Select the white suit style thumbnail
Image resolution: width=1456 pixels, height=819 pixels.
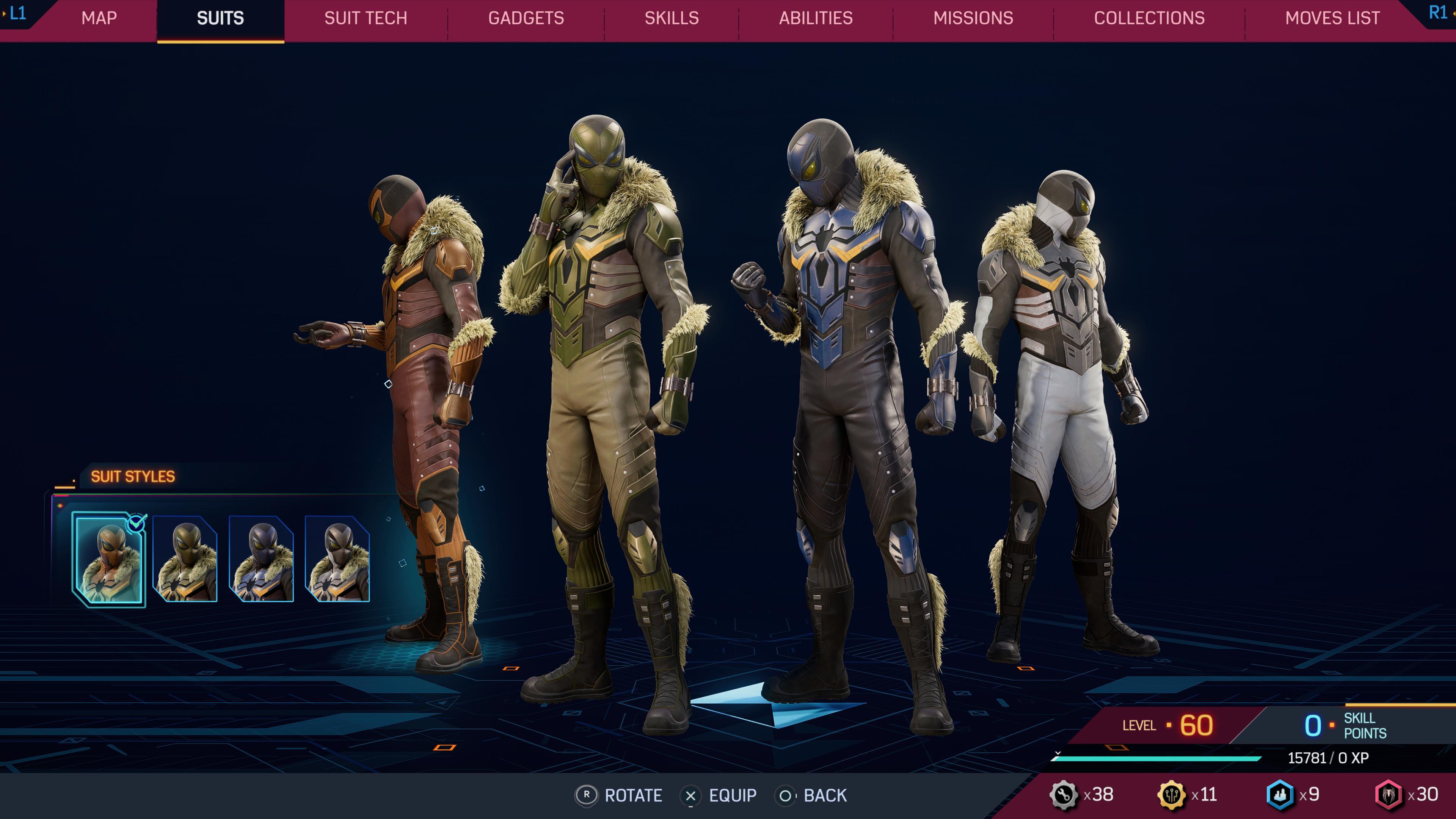click(337, 560)
